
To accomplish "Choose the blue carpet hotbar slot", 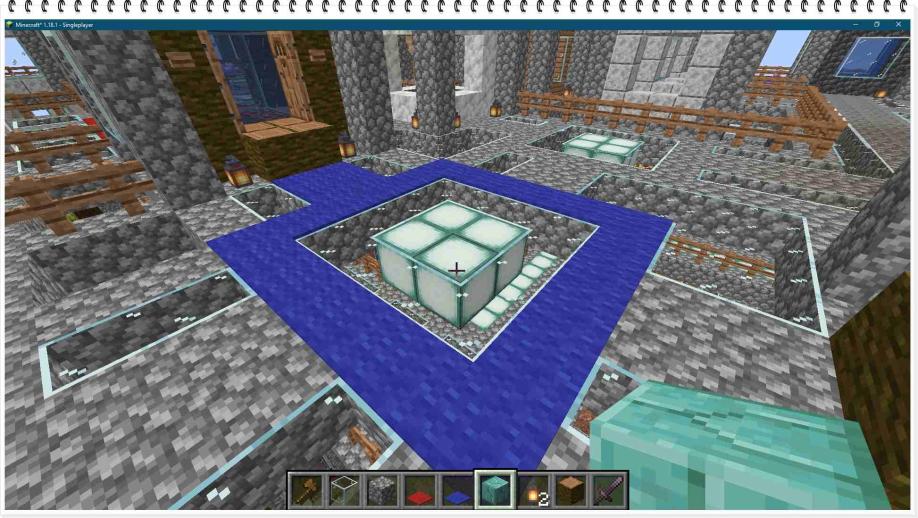I will (457, 491).
